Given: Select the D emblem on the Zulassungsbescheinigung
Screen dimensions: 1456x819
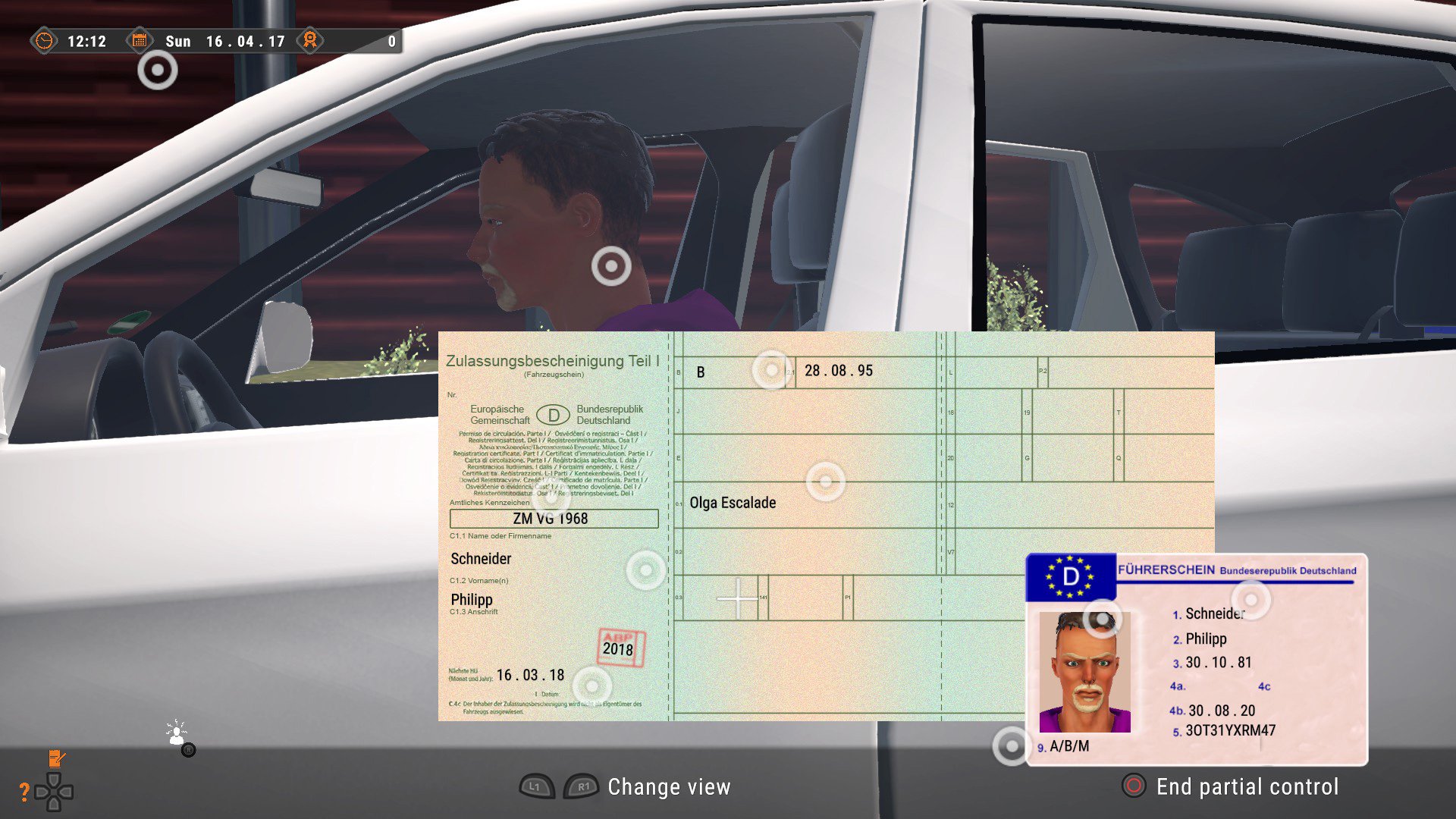Looking at the screenshot, I should click(554, 416).
